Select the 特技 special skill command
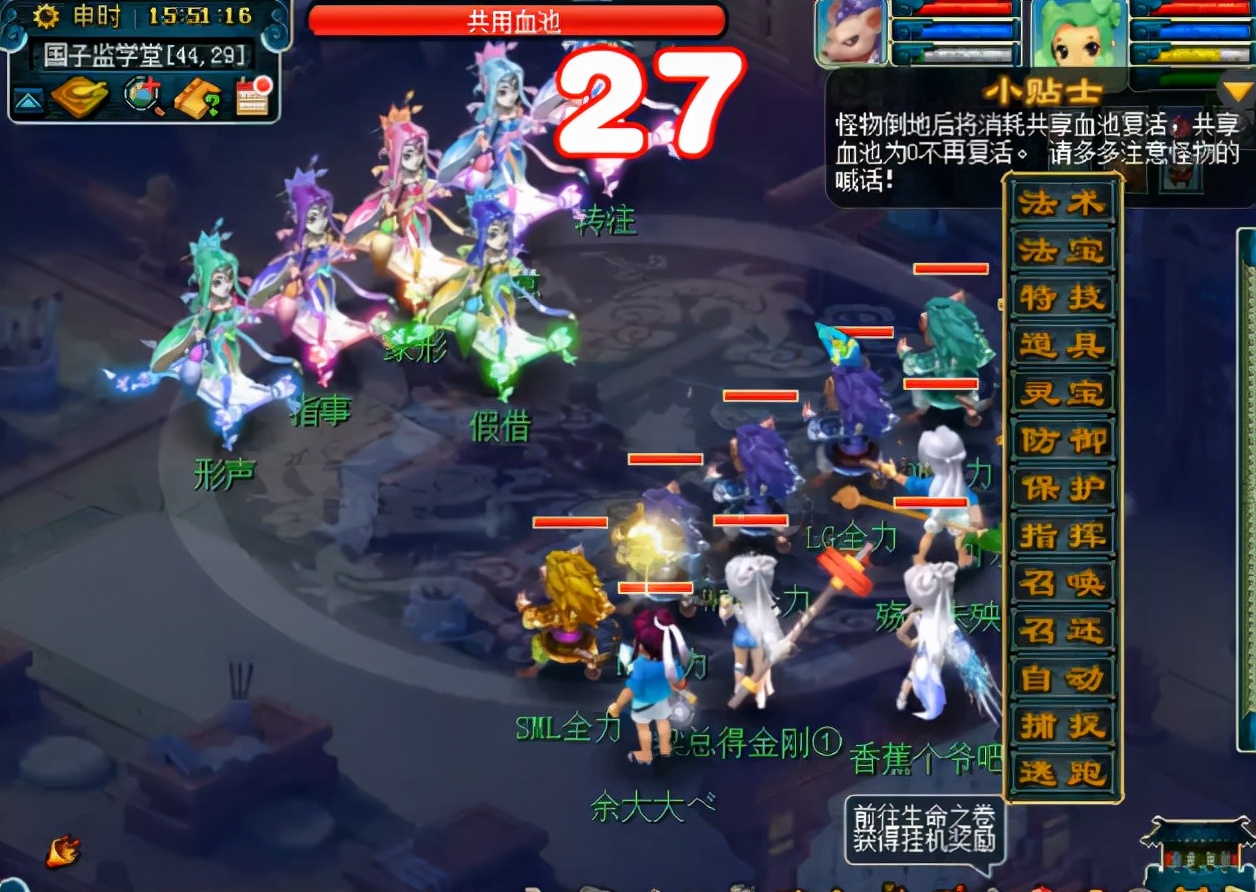The width and height of the screenshot is (1256, 892). 1062,298
